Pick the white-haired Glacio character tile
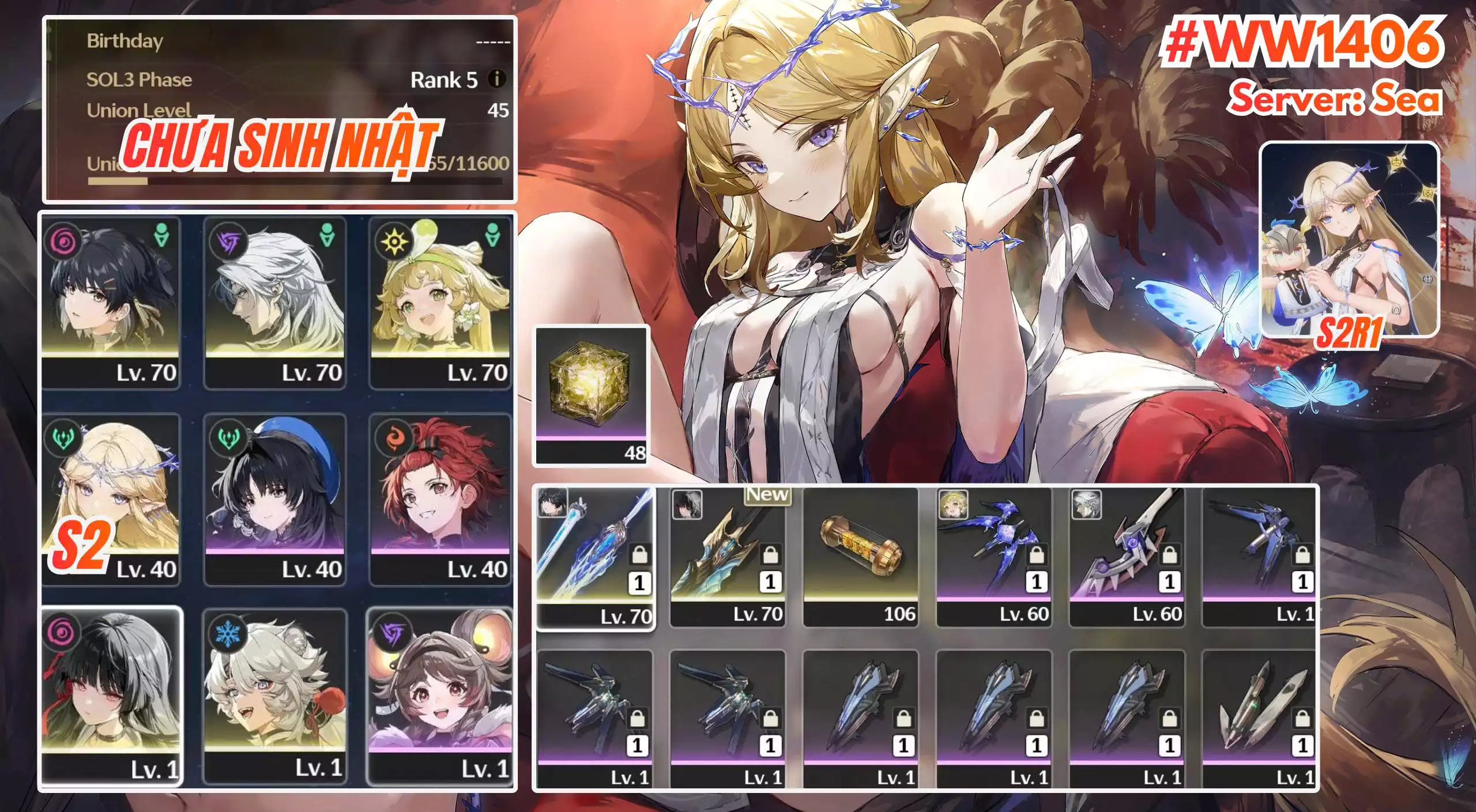Viewport: 1476px width, 812px height. 275,695
